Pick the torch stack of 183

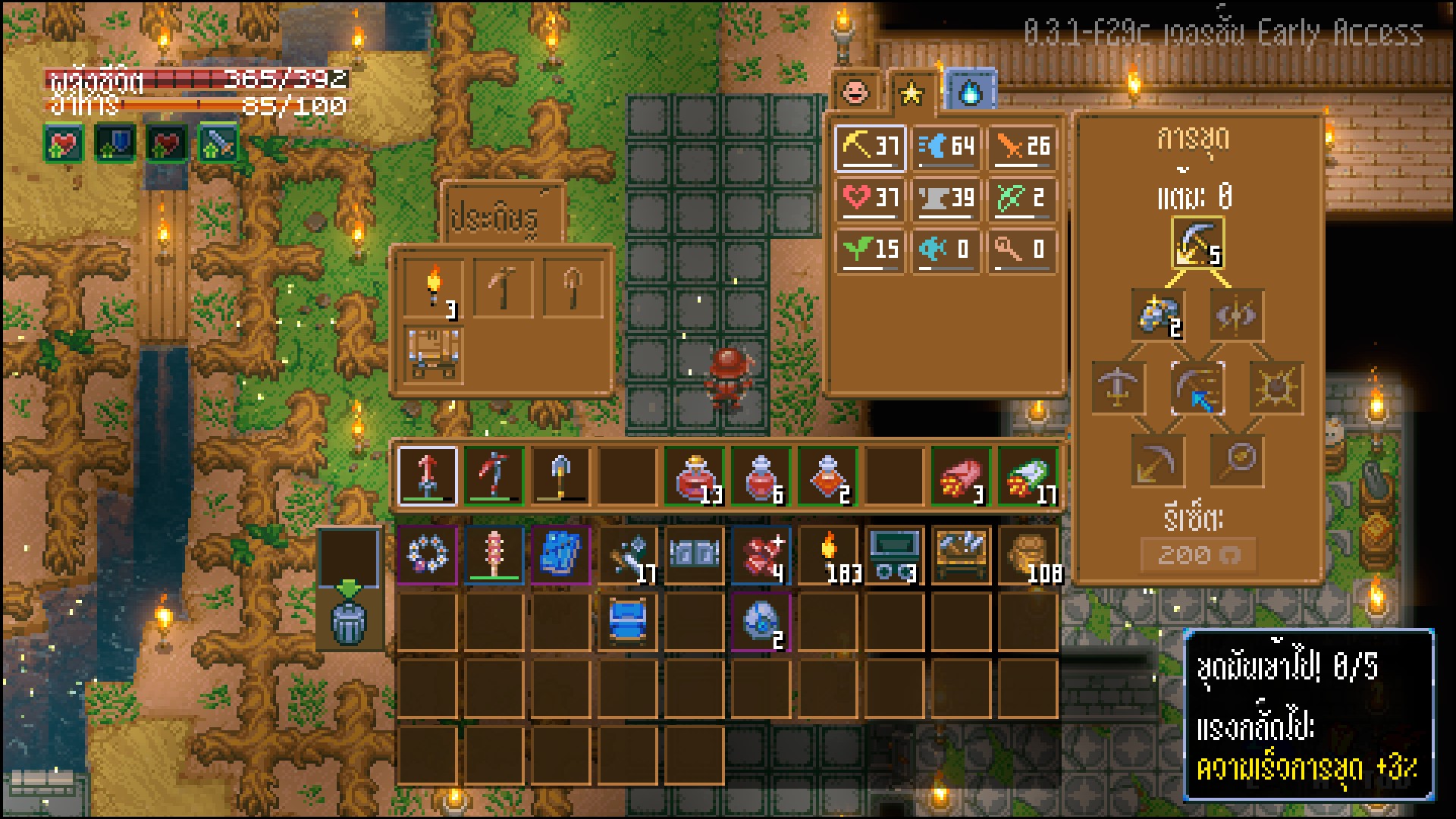(x=828, y=556)
